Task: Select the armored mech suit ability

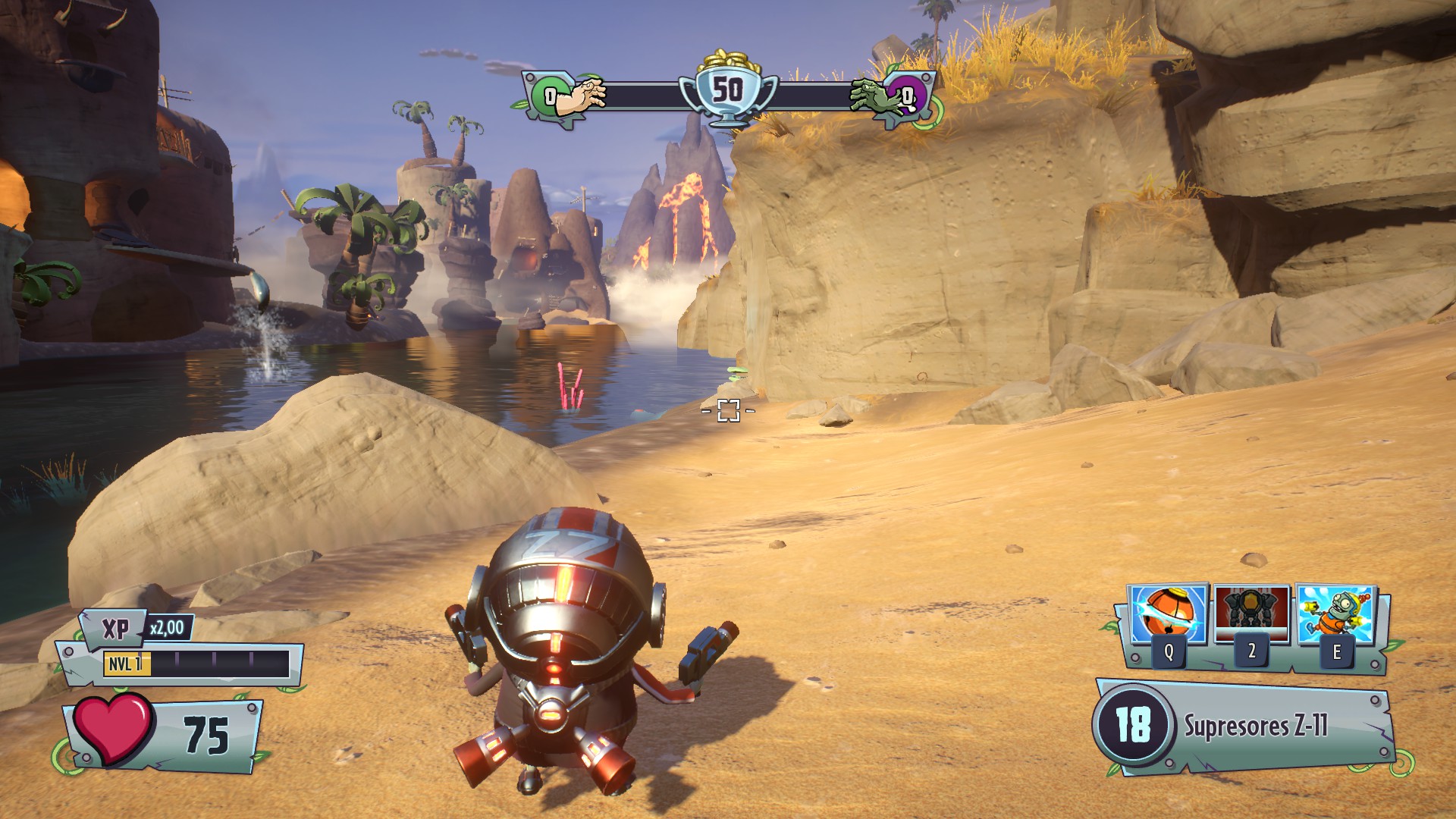Action: coord(1251,615)
